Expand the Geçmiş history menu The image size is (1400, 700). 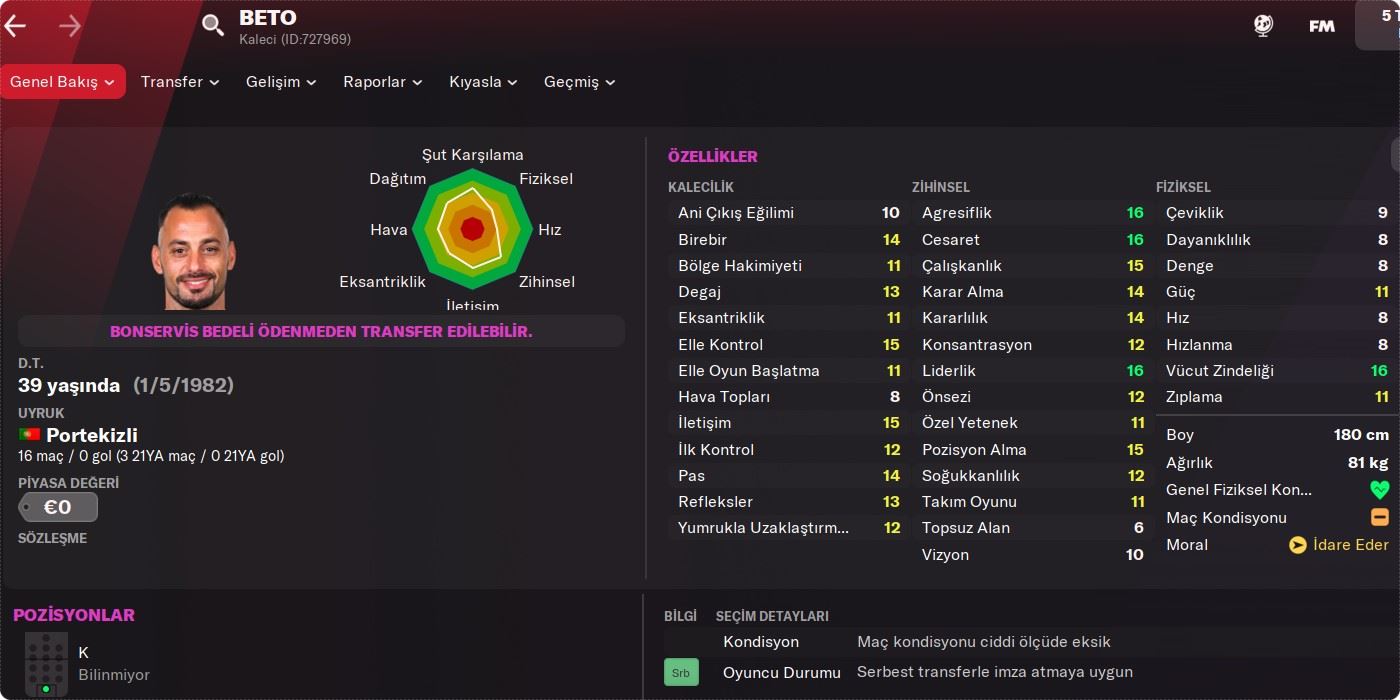click(x=579, y=82)
